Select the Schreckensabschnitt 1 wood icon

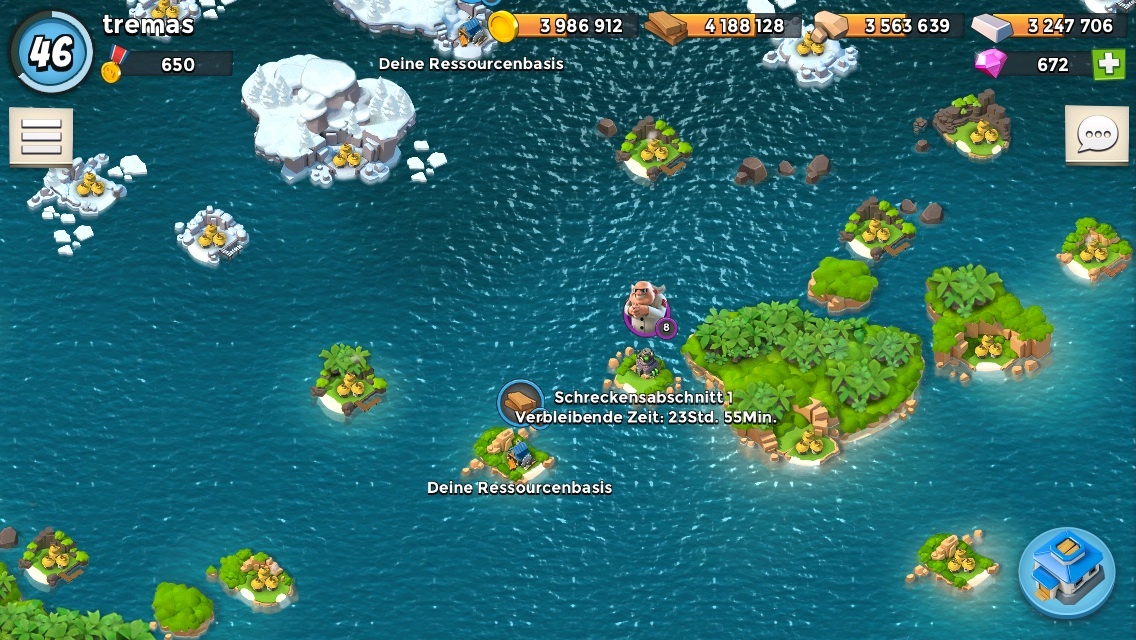(x=520, y=403)
